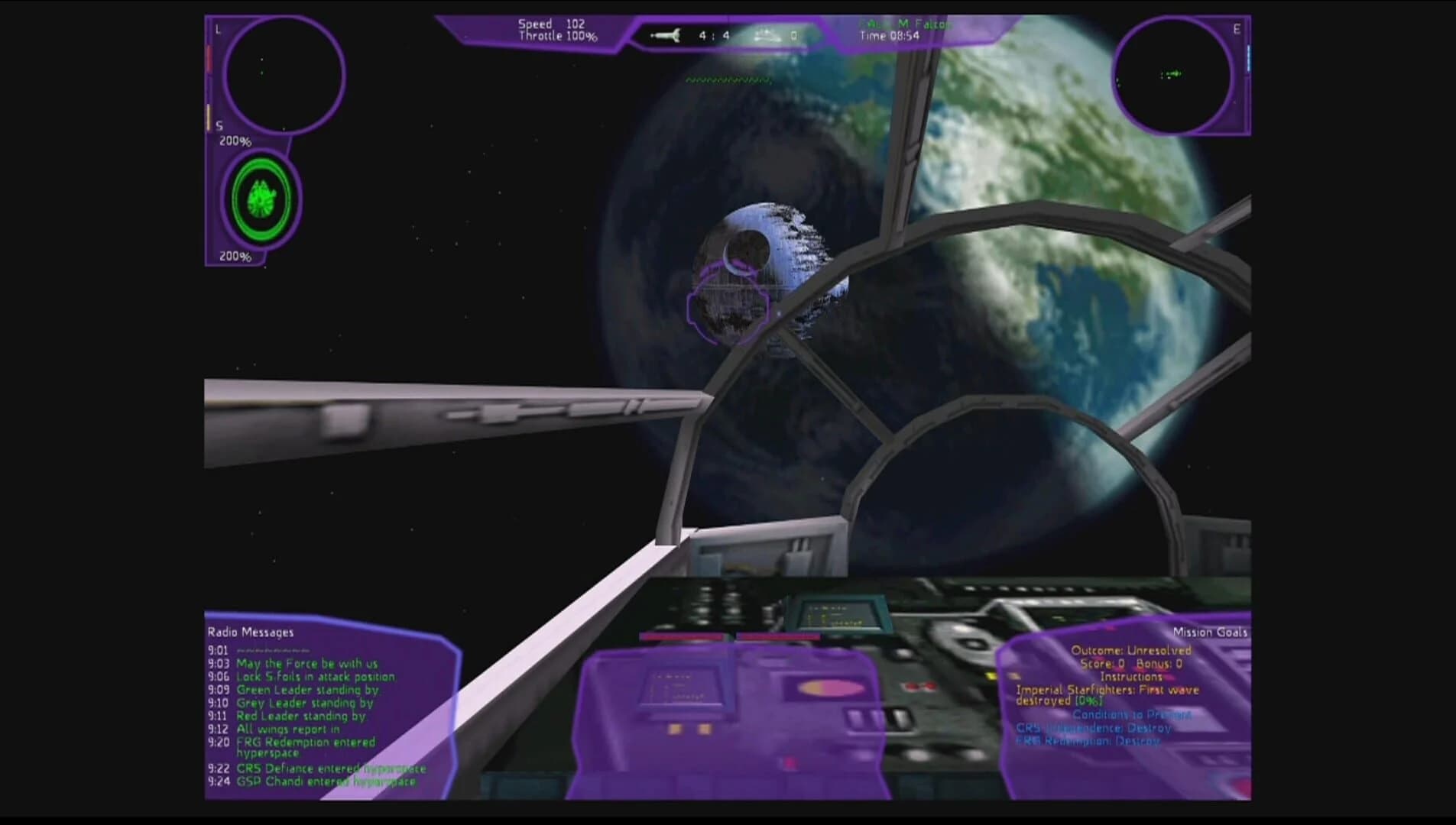Select the green Millennium Falcon shield display icon
1456x825 pixels.
(261, 199)
